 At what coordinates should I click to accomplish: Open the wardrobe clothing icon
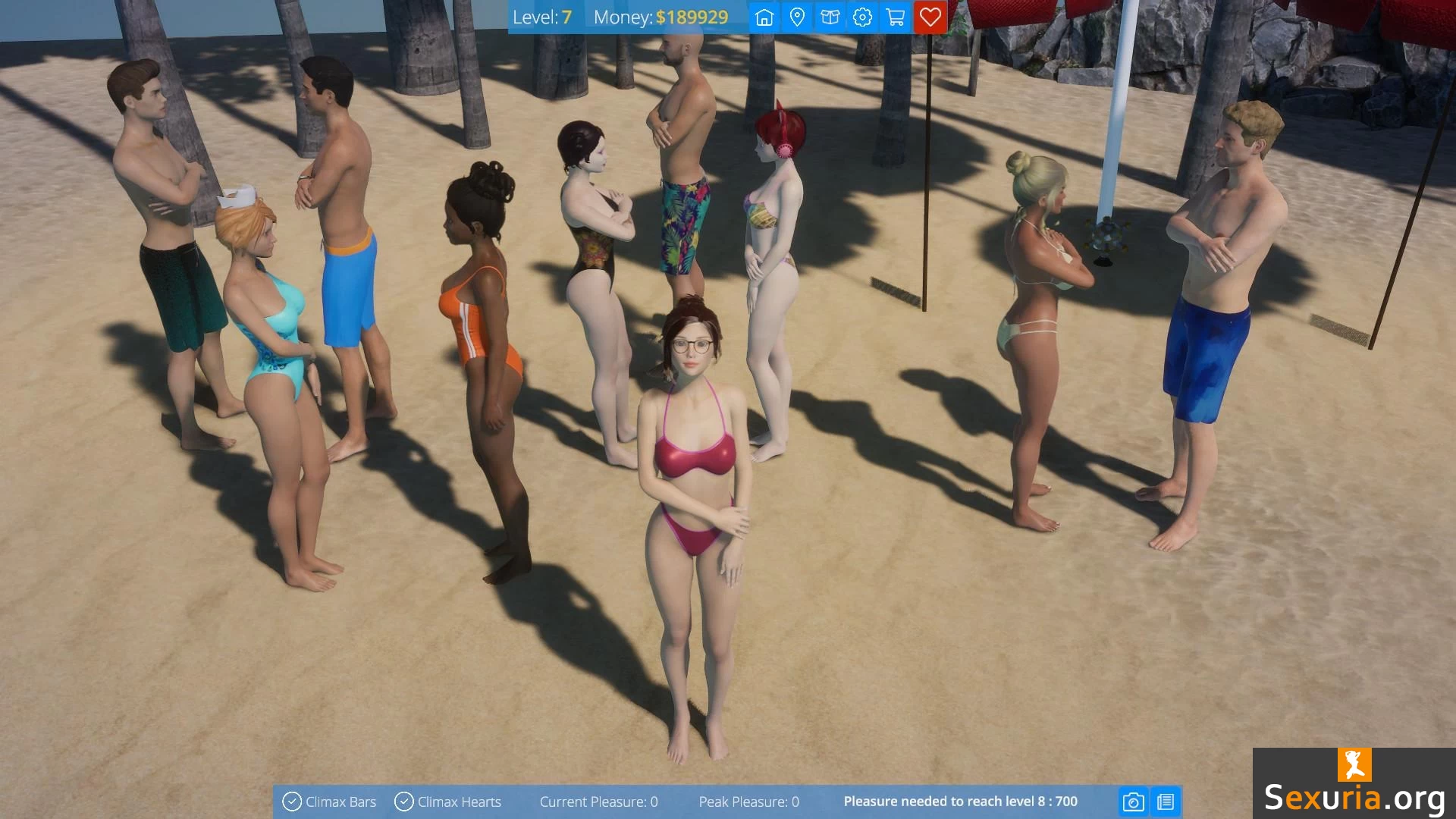(x=830, y=17)
